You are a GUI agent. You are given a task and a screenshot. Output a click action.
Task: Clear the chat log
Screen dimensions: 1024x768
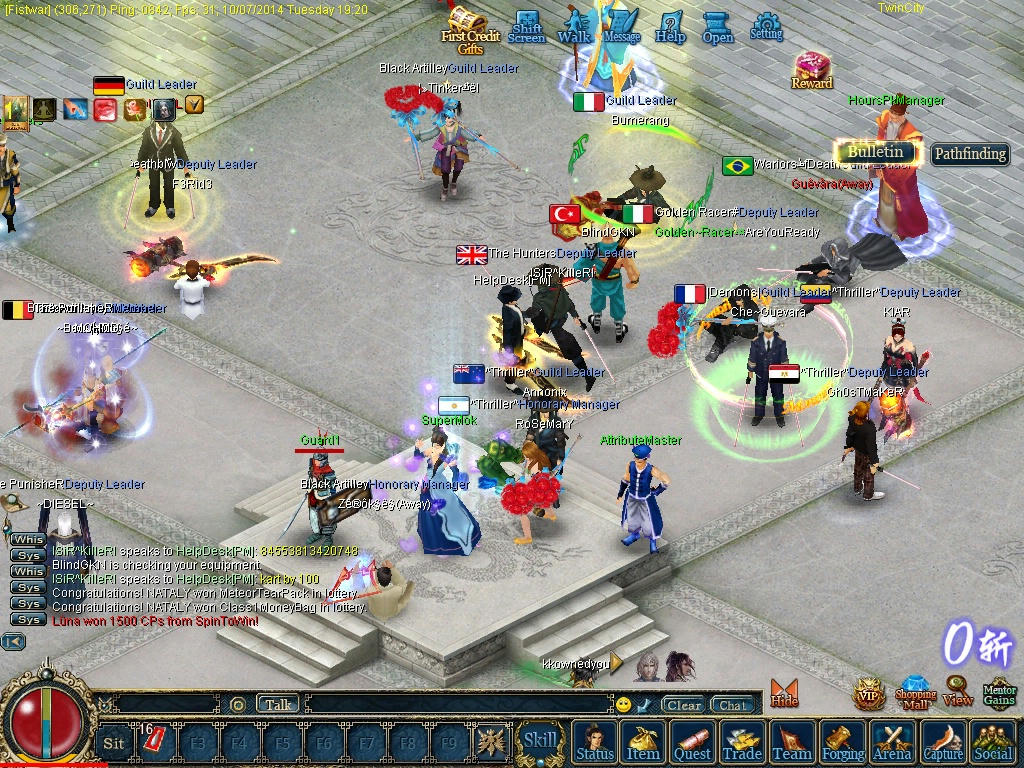click(684, 705)
